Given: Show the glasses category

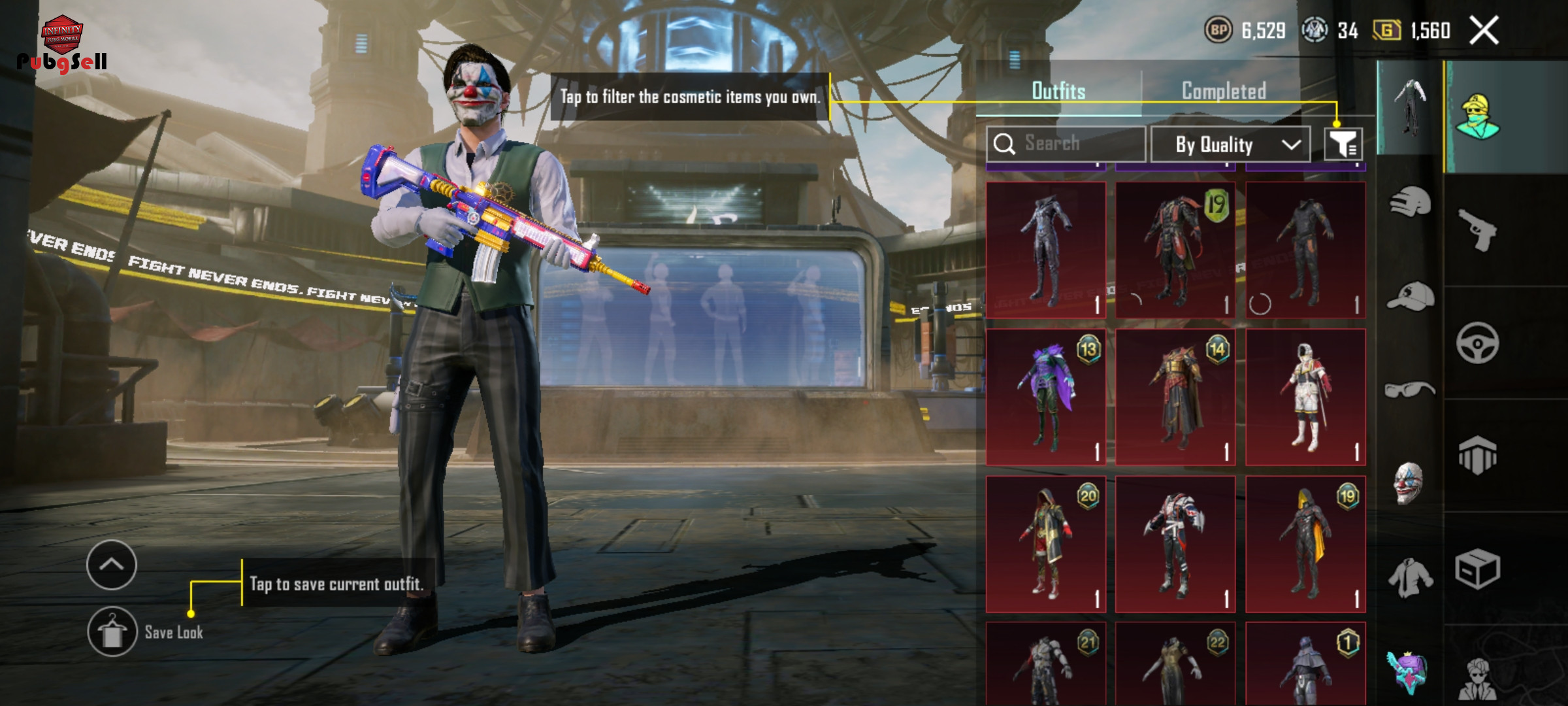Looking at the screenshot, I should click(x=1410, y=390).
